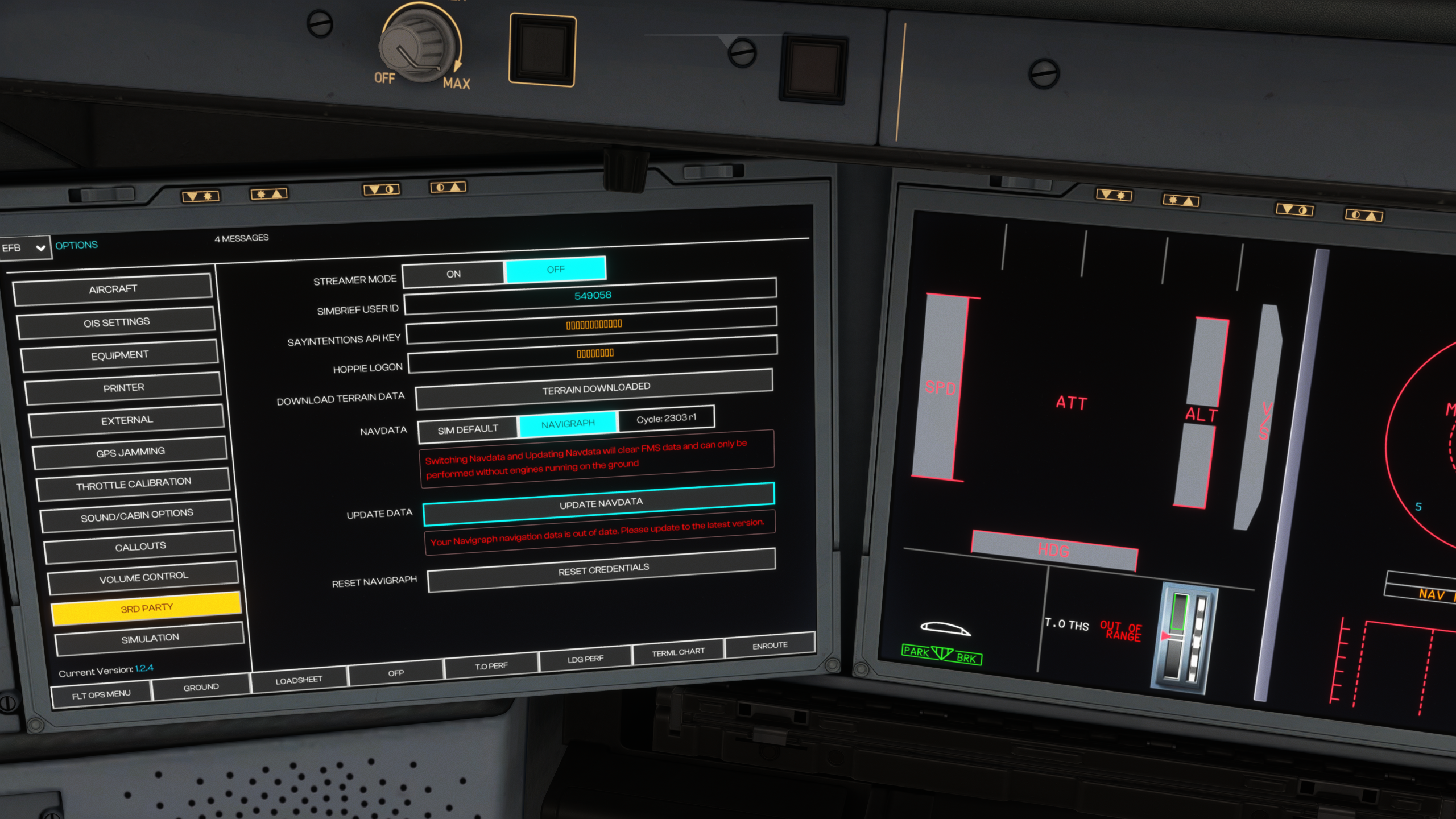Reset Navigraph credentials
The image size is (1456, 819).
[x=603, y=569]
